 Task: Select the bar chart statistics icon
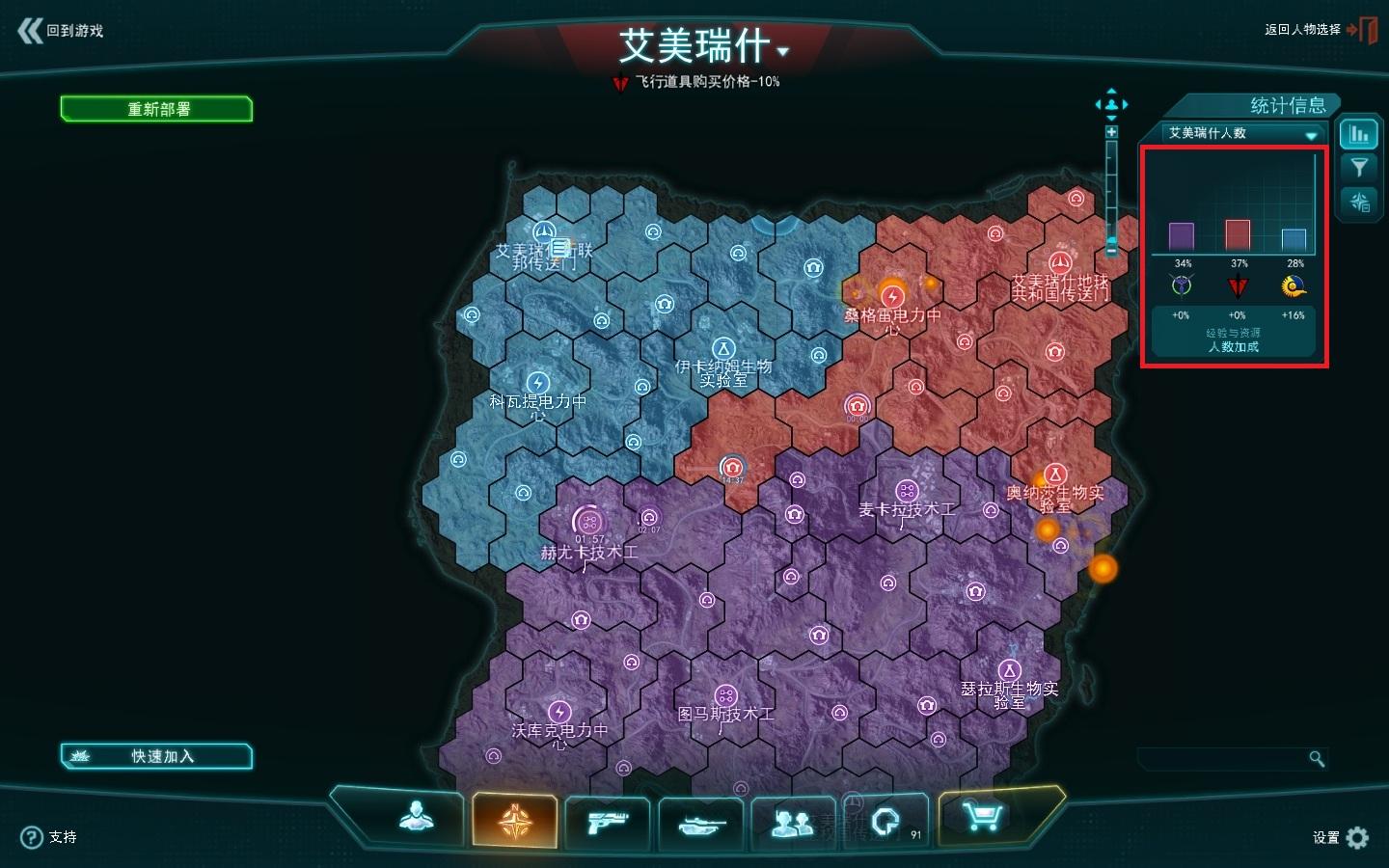(x=1360, y=133)
